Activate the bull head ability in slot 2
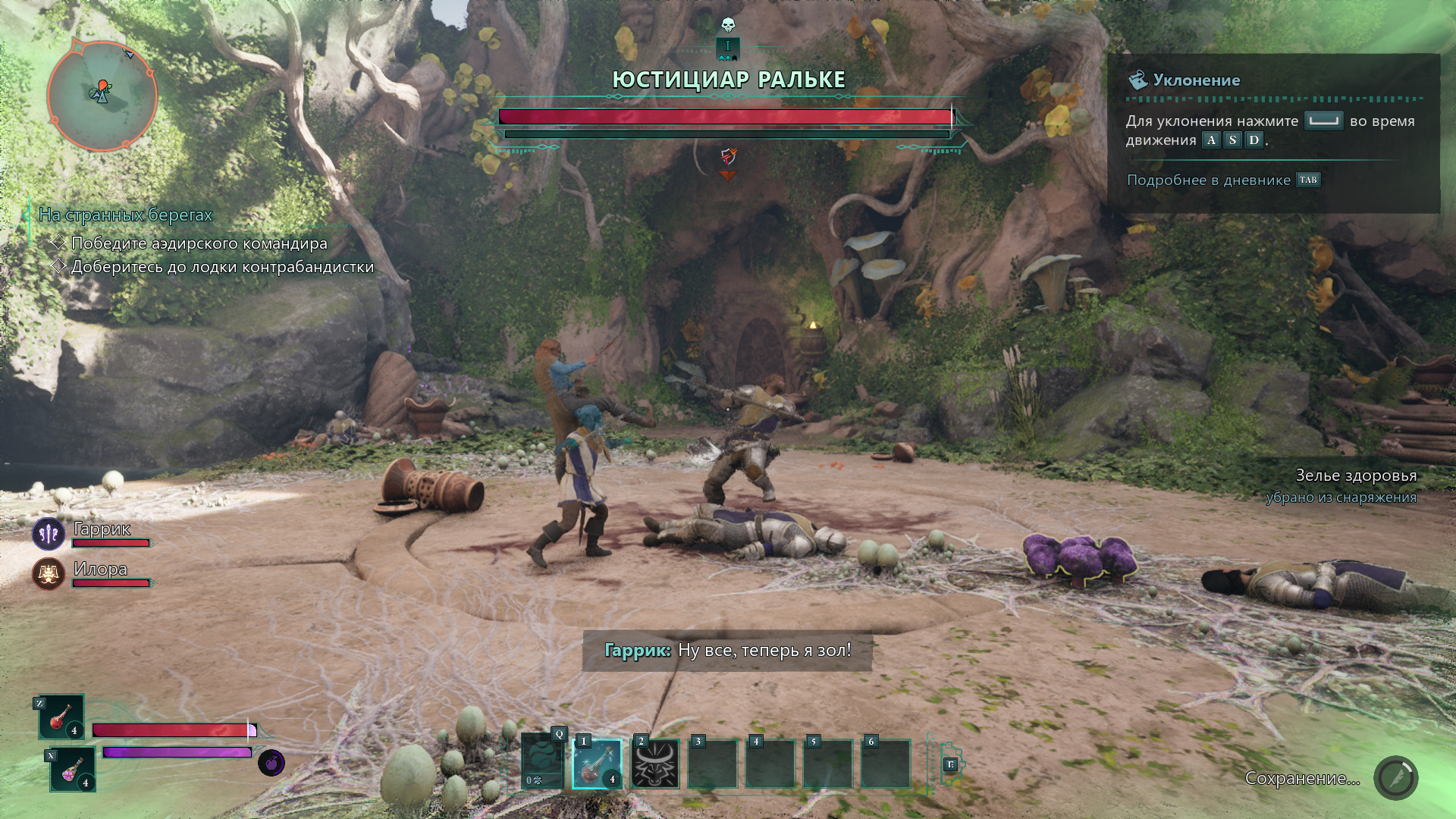Image resolution: width=1456 pixels, height=819 pixels. coord(654,764)
